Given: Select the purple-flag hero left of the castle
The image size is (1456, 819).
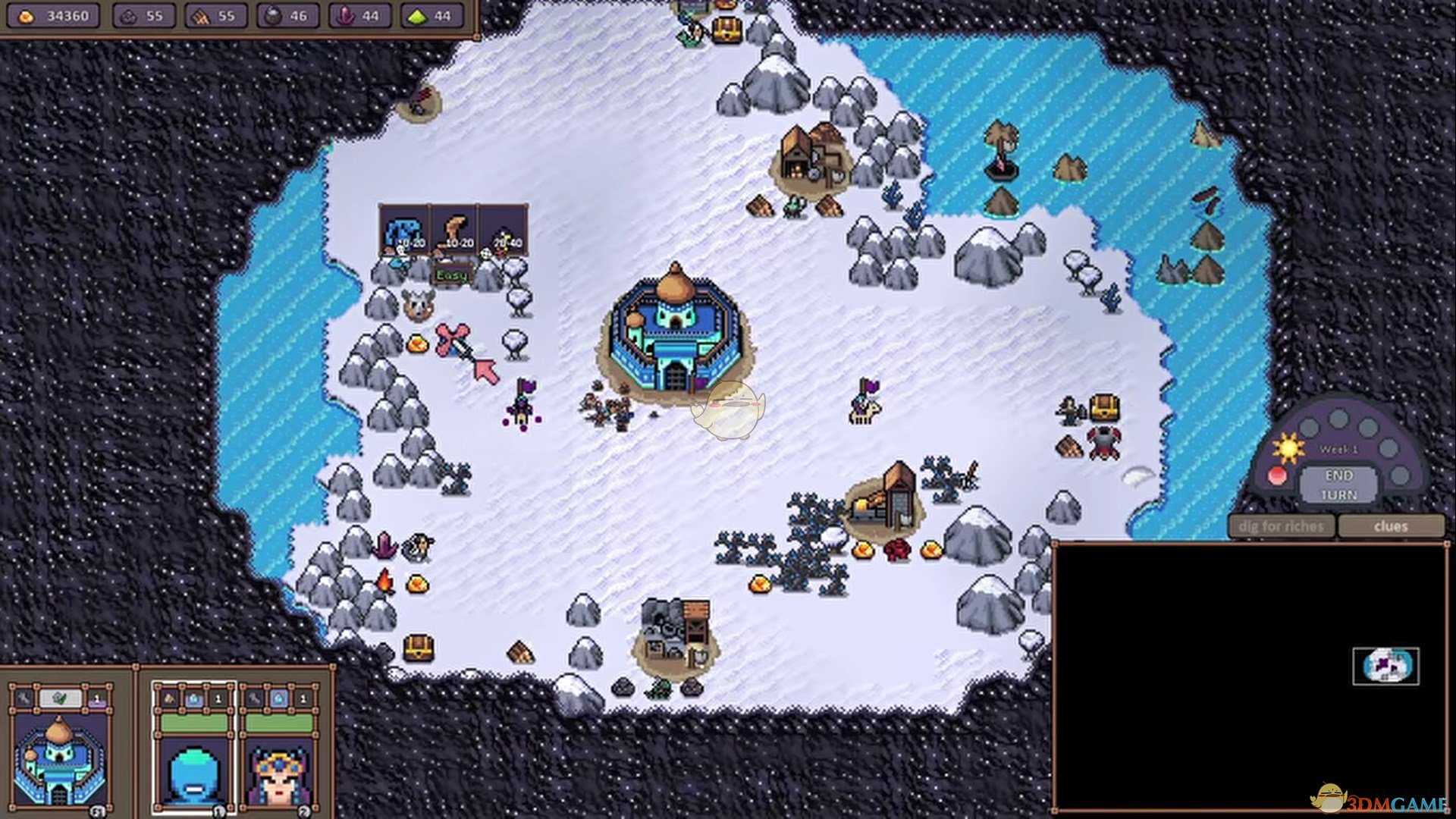Looking at the screenshot, I should click(x=522, y=403).
